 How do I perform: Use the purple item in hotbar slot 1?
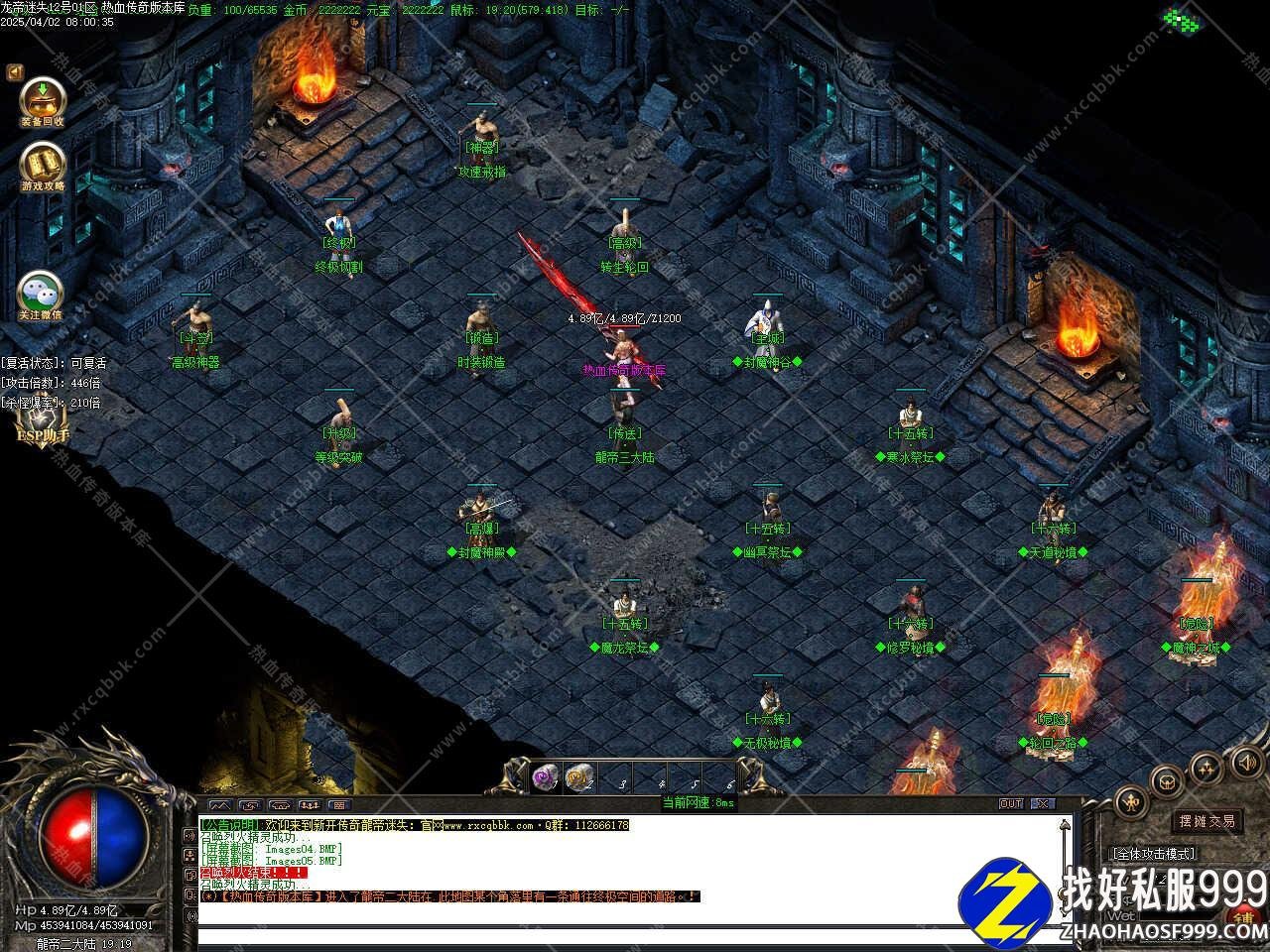point(546,776)
